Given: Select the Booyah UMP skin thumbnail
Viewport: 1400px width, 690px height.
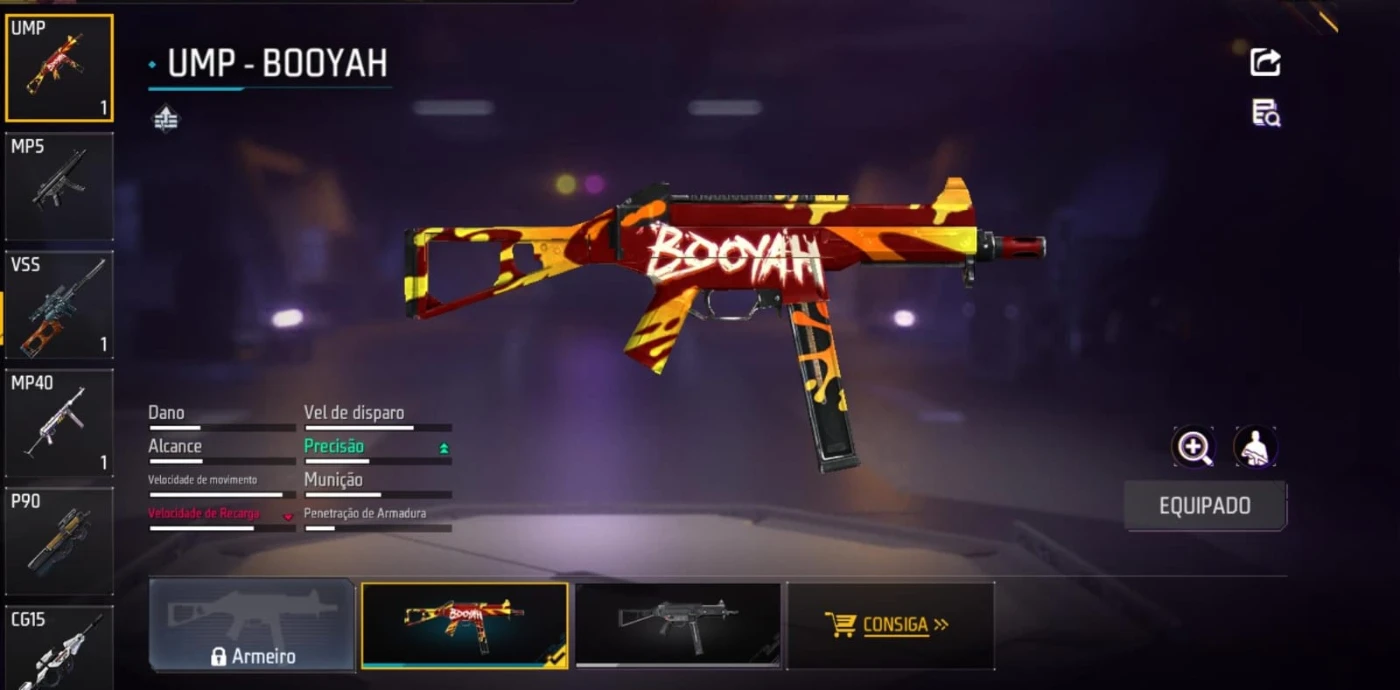Looking at the screenshot, I should click(x=465, y=625).
